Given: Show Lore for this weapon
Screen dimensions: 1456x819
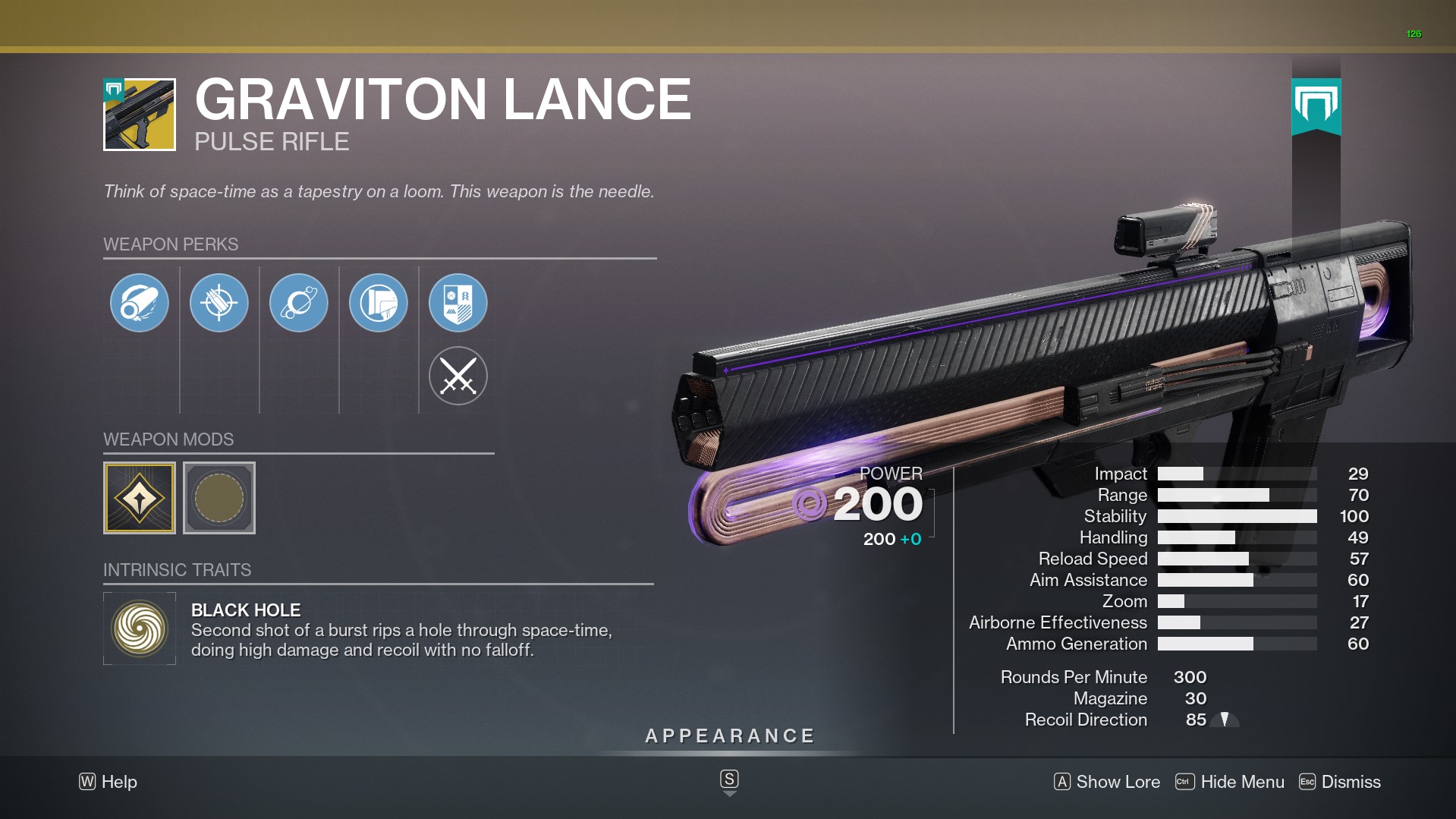Looking at the screenshot, I should click(x=1107, y=782).
